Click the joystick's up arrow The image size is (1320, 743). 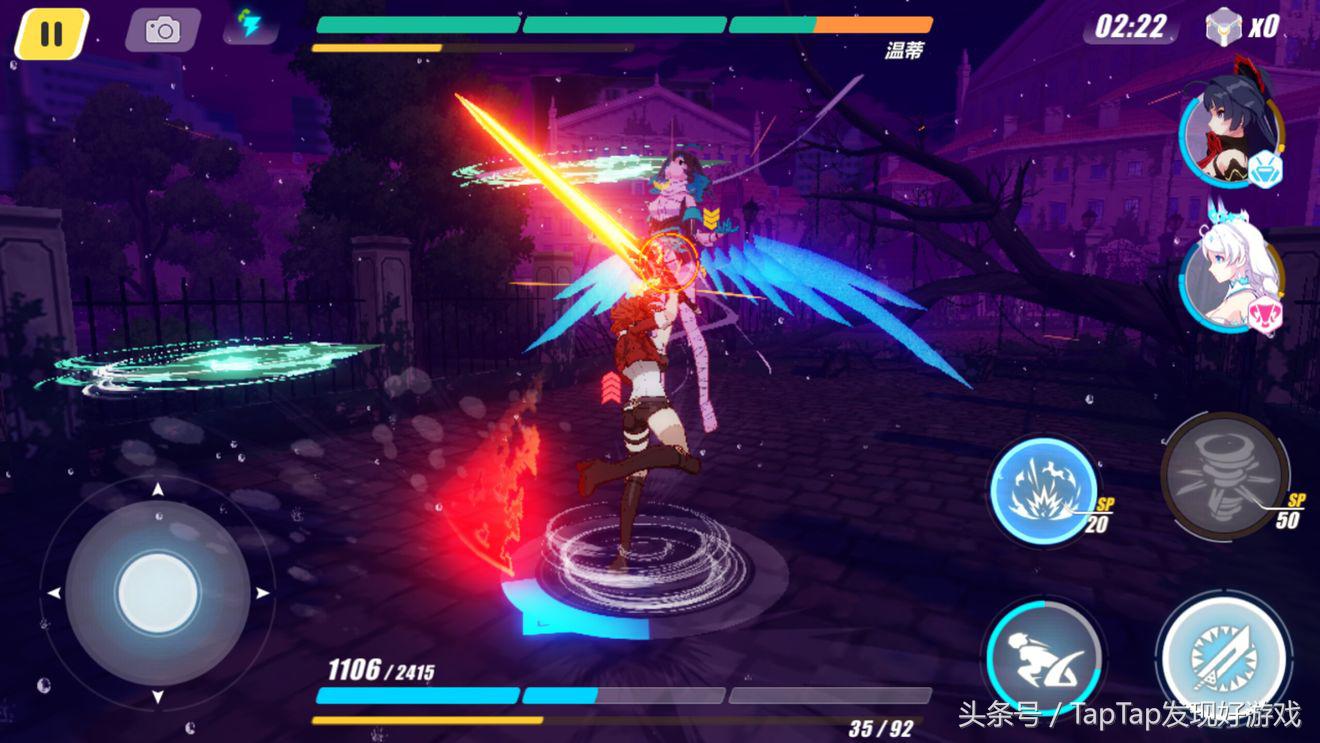tap(157, 489)
